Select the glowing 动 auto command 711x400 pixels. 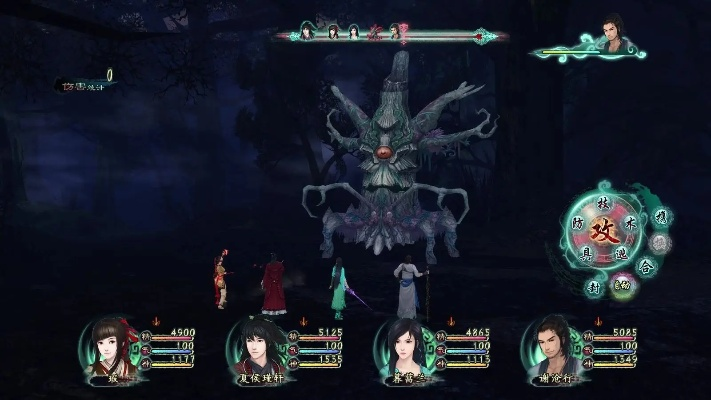coord(621,287)
